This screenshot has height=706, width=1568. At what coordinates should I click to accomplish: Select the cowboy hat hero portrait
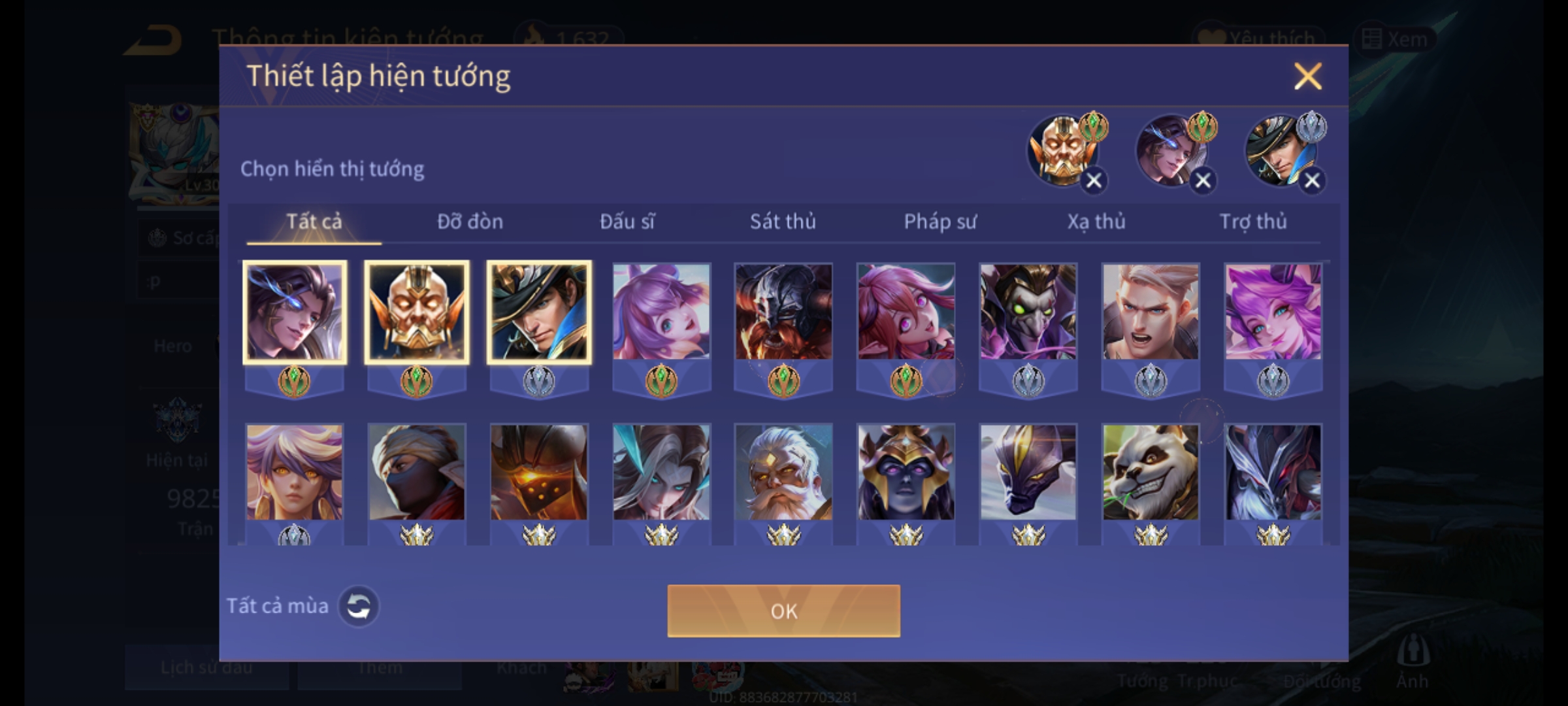pos(539,312)
